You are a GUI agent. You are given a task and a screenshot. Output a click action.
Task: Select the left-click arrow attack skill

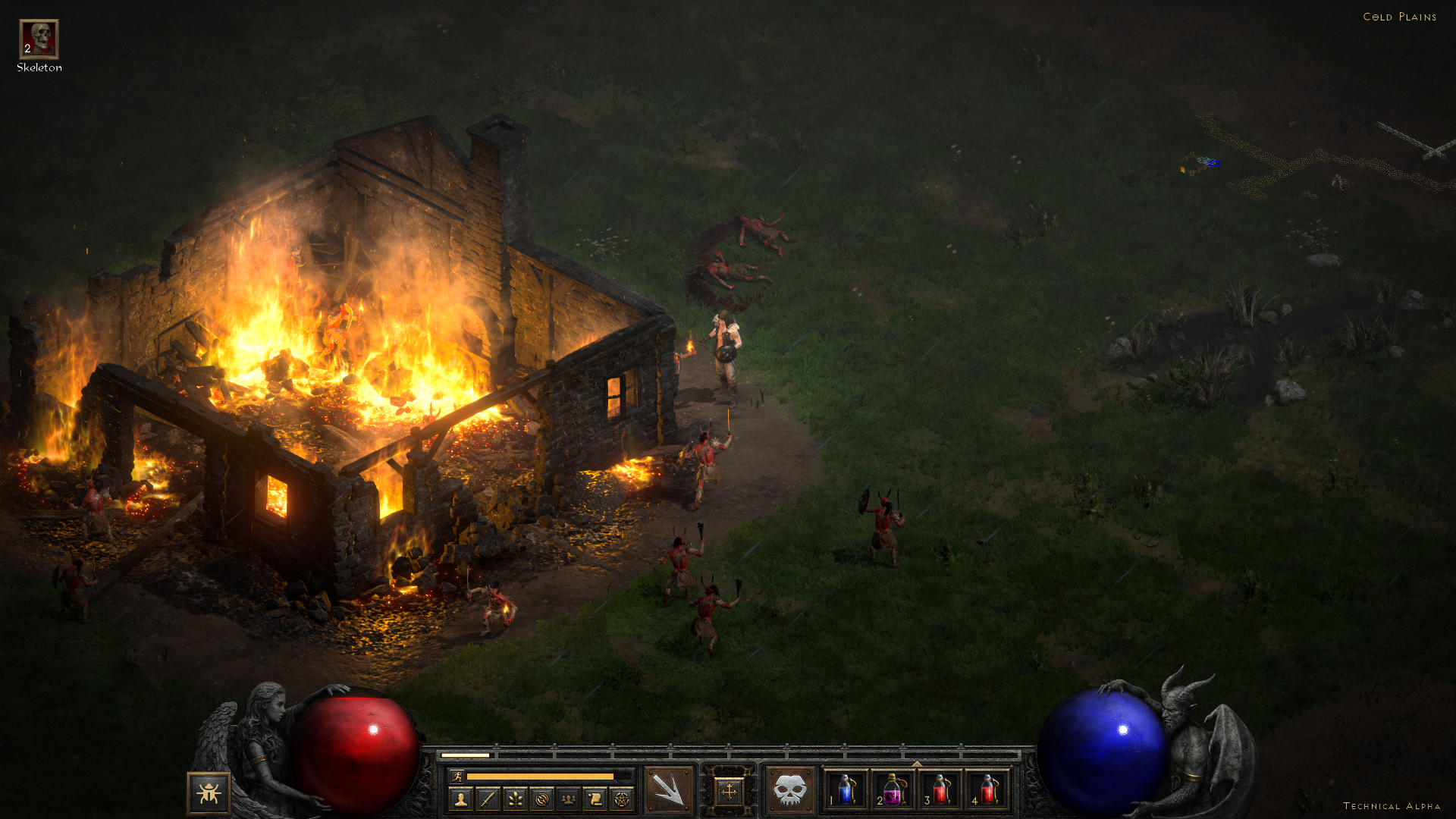(669, 790)
